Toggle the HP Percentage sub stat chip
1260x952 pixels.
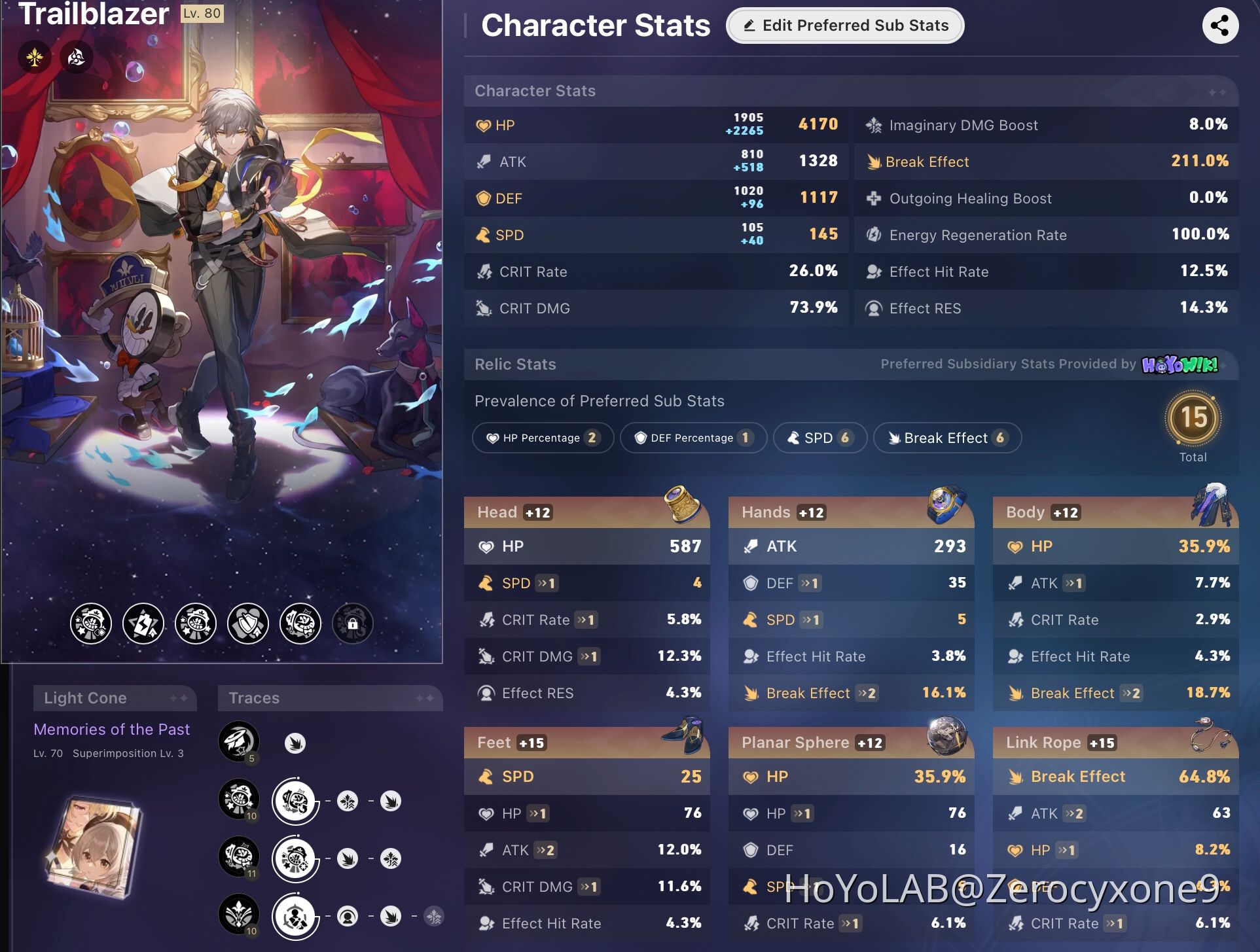pyautogui.click(x=543, y=438)
